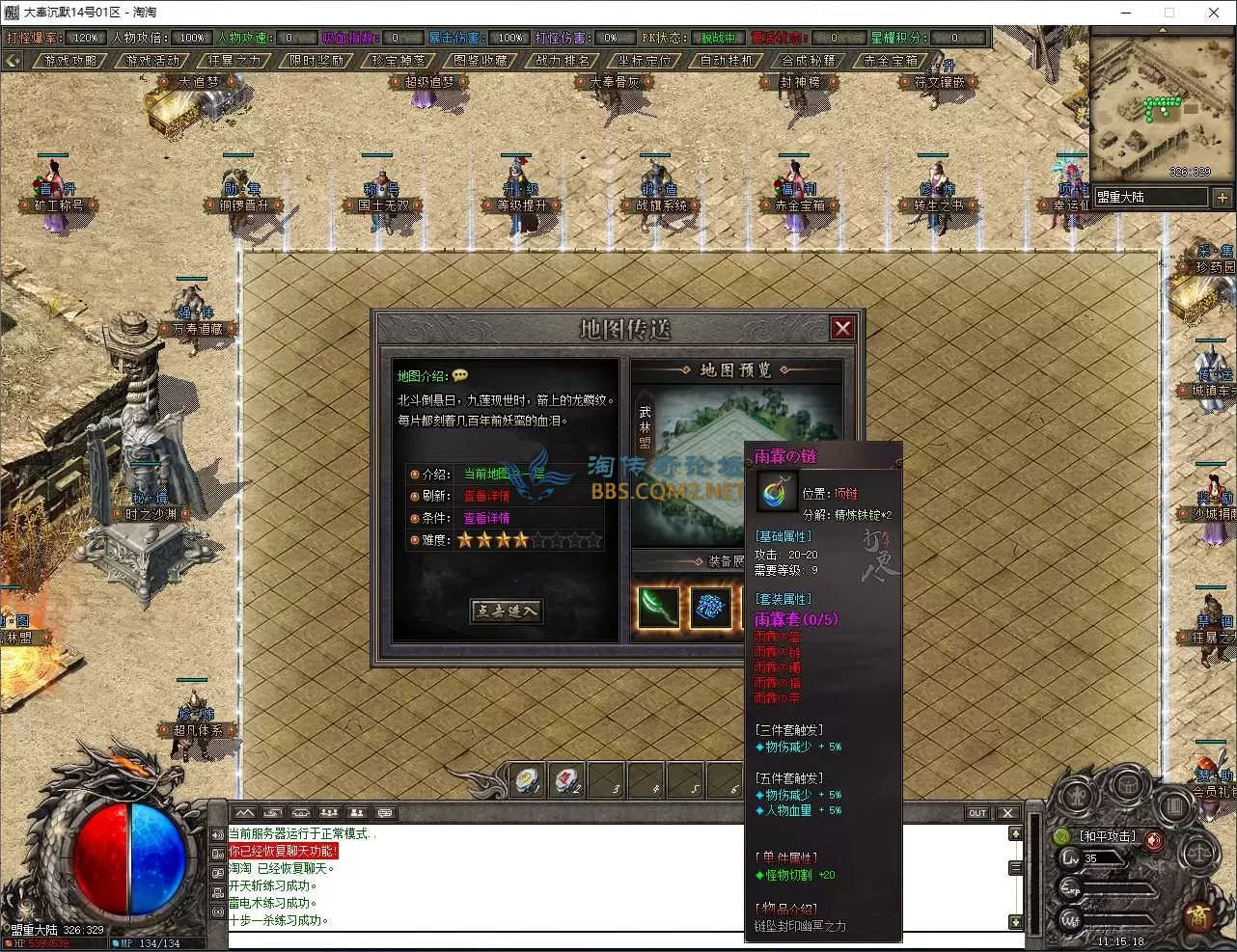Open the 游戏活动 menu
This screenshot has height=952, width=1237.
pyautogui.click(x=152, y=60)
